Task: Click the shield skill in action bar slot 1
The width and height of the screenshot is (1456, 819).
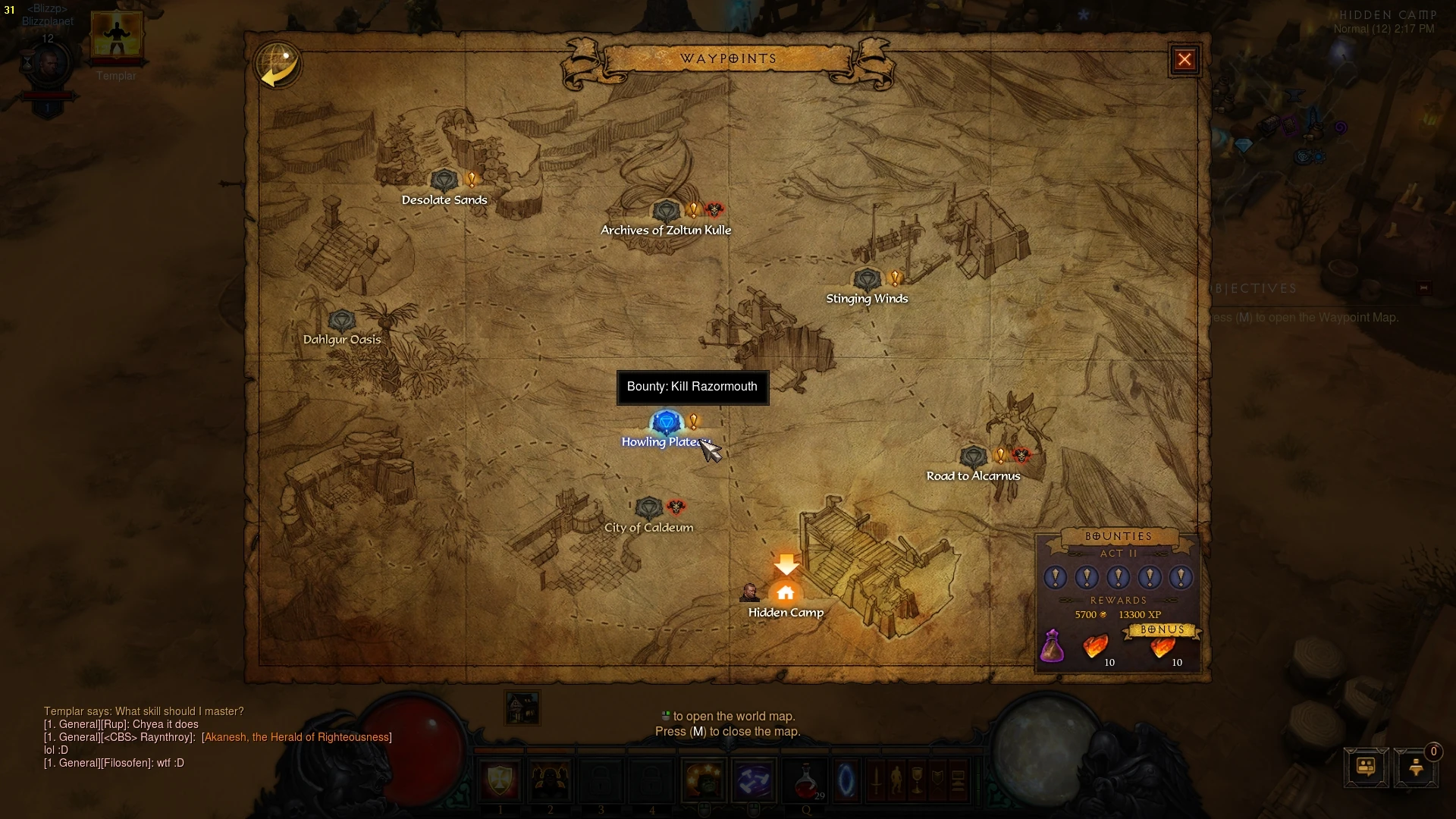Action: pyautogui.click(x=499, y=780)
